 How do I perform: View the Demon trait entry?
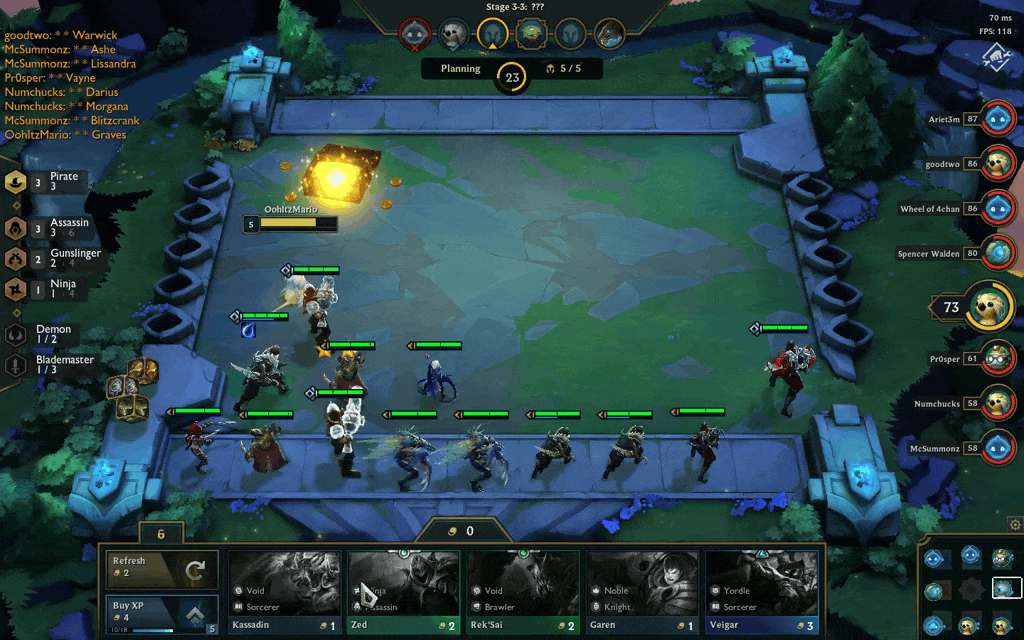click(x=45, y=334)
